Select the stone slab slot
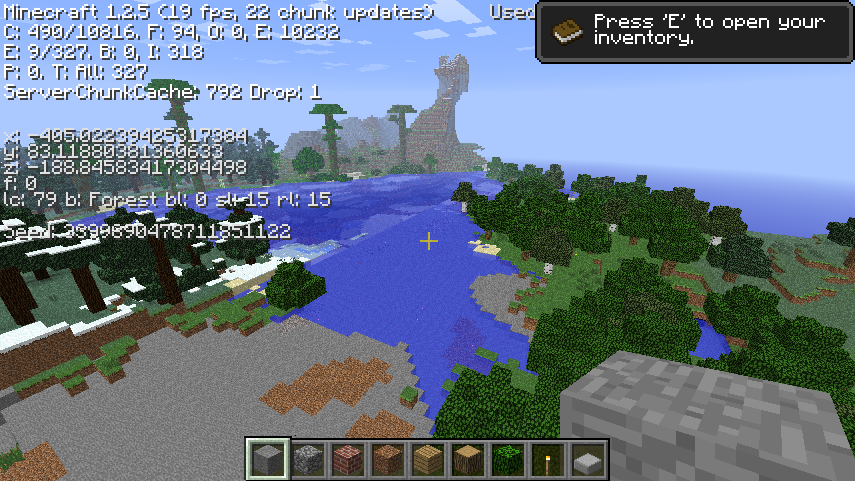The image size is (855, 481). point(588,459)
